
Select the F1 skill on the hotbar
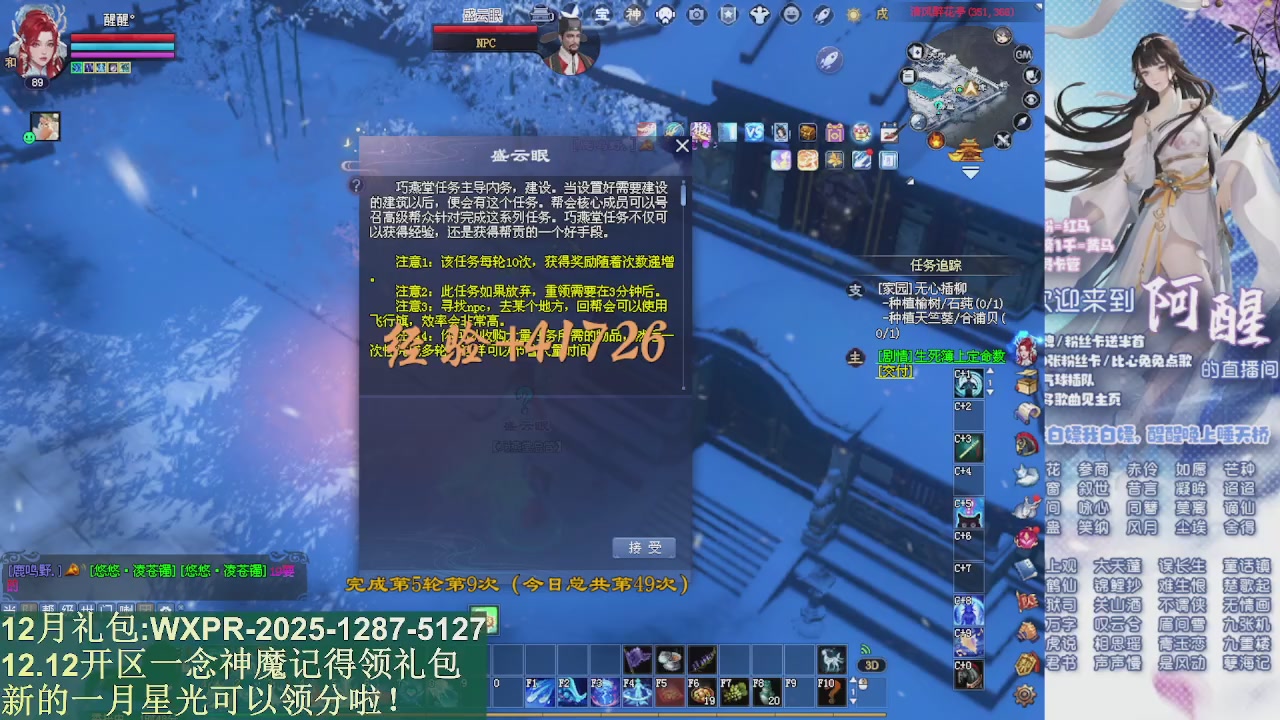click(x=541, y=692)
